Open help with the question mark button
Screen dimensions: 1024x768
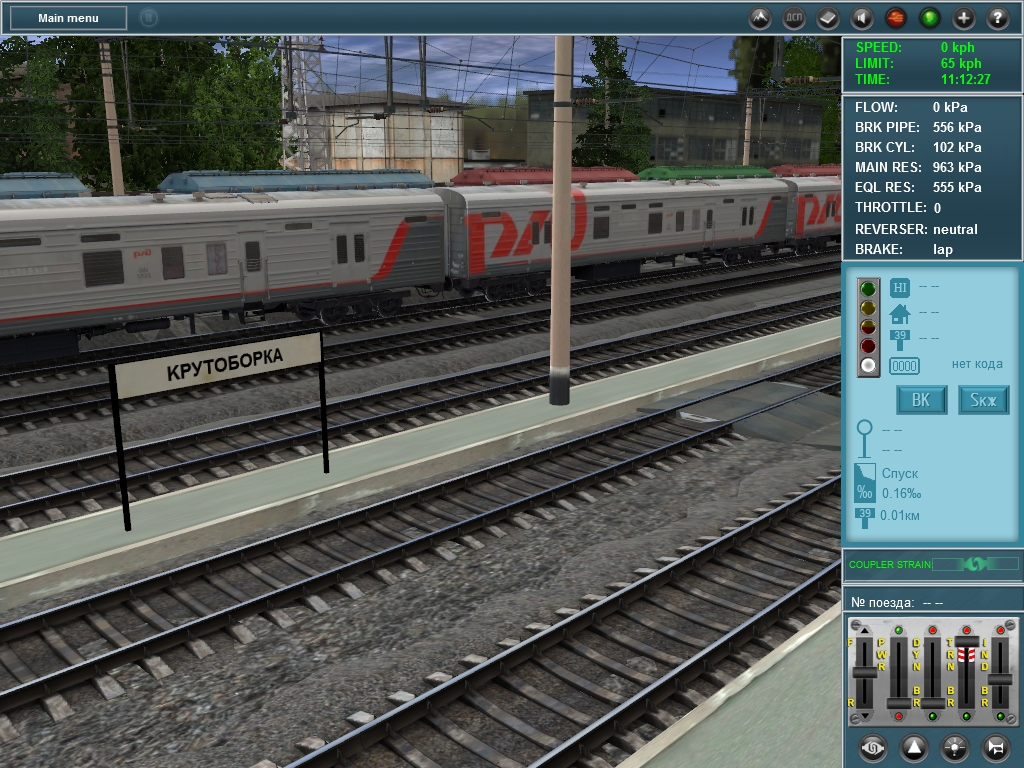click(998, 18)
